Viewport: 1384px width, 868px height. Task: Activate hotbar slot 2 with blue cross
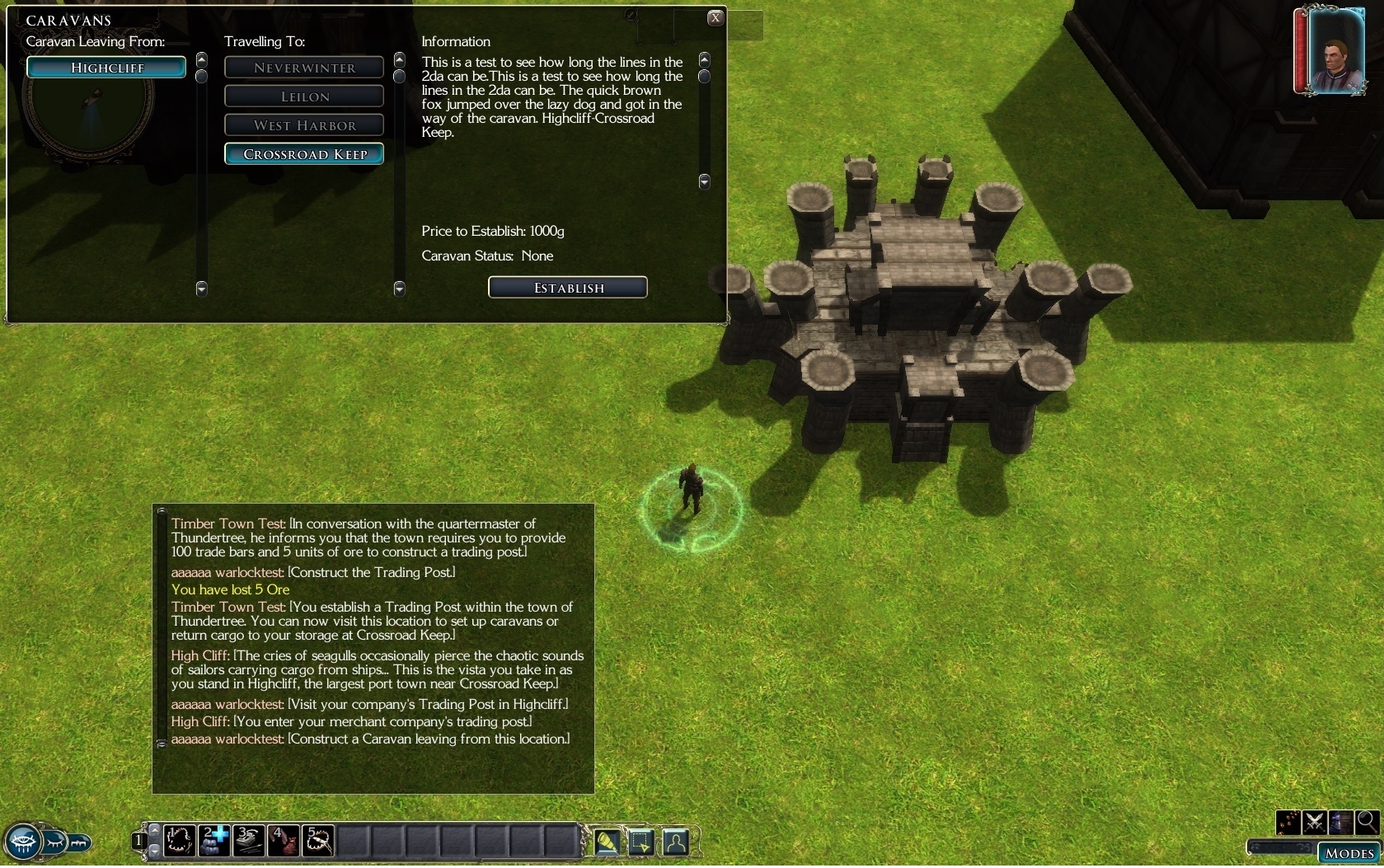(215, 841)
